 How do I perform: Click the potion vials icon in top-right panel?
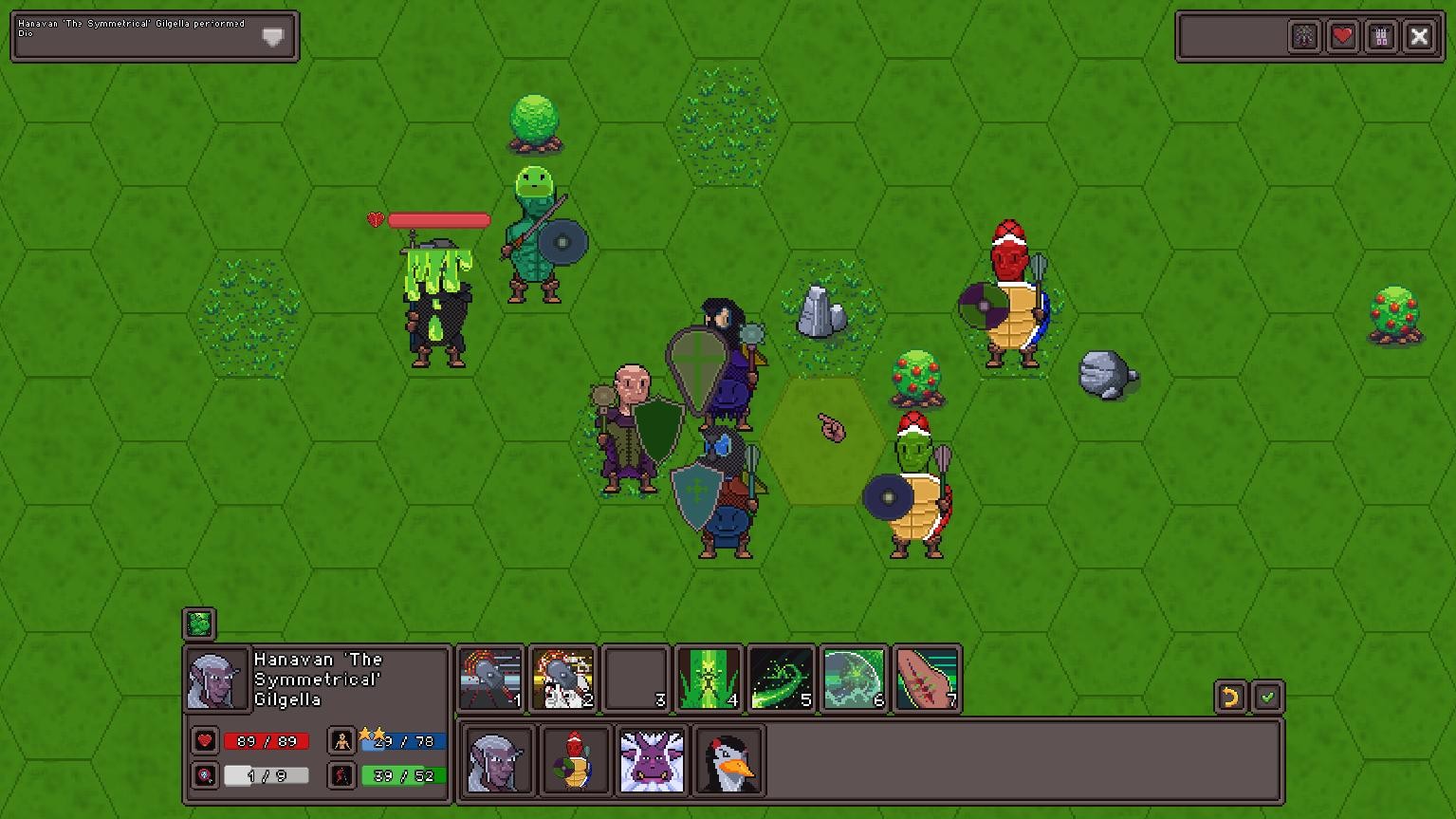1381,35
